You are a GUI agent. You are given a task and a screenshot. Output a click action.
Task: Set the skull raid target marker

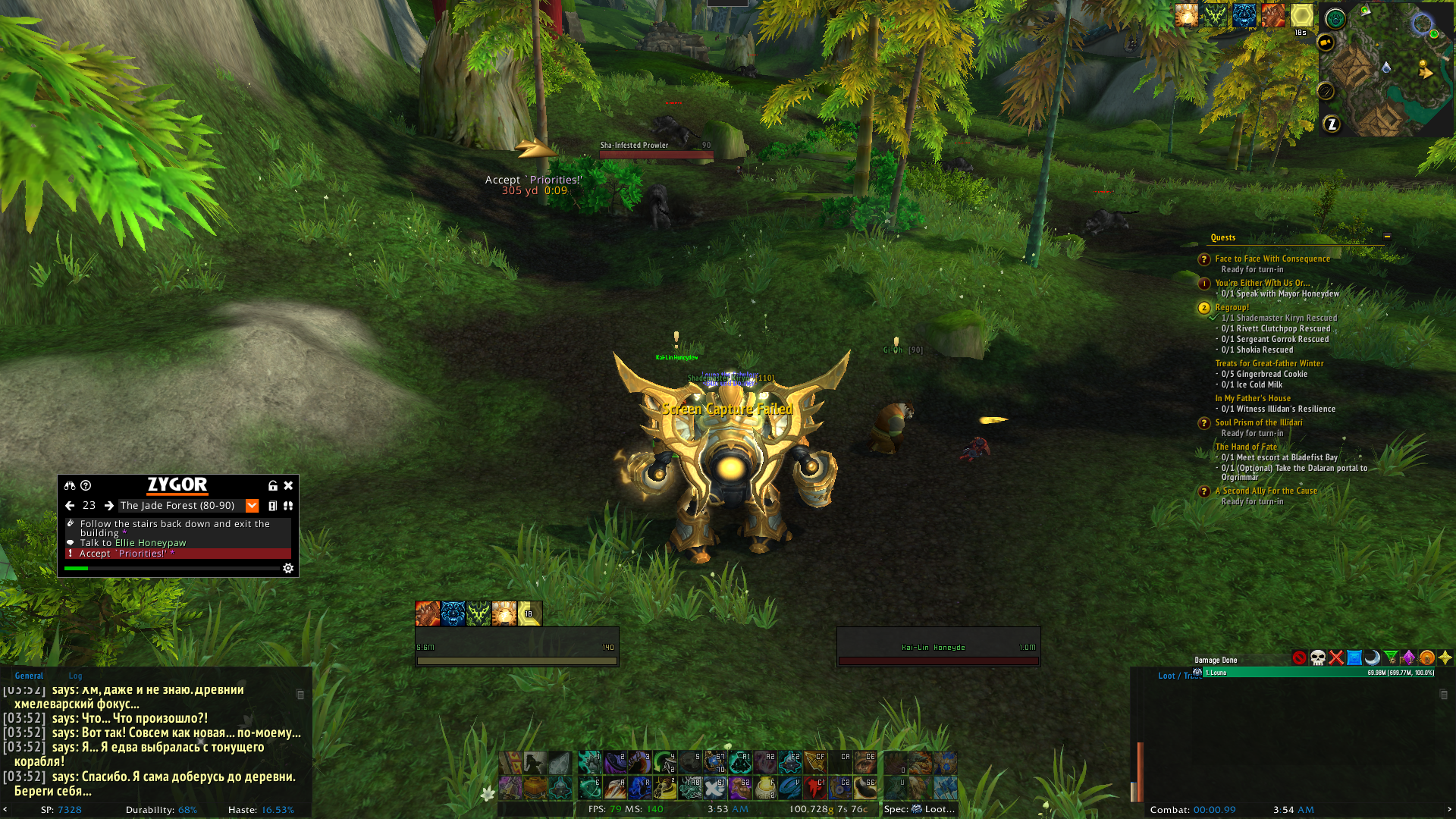pyautogui.click(x=1318, y=657)
